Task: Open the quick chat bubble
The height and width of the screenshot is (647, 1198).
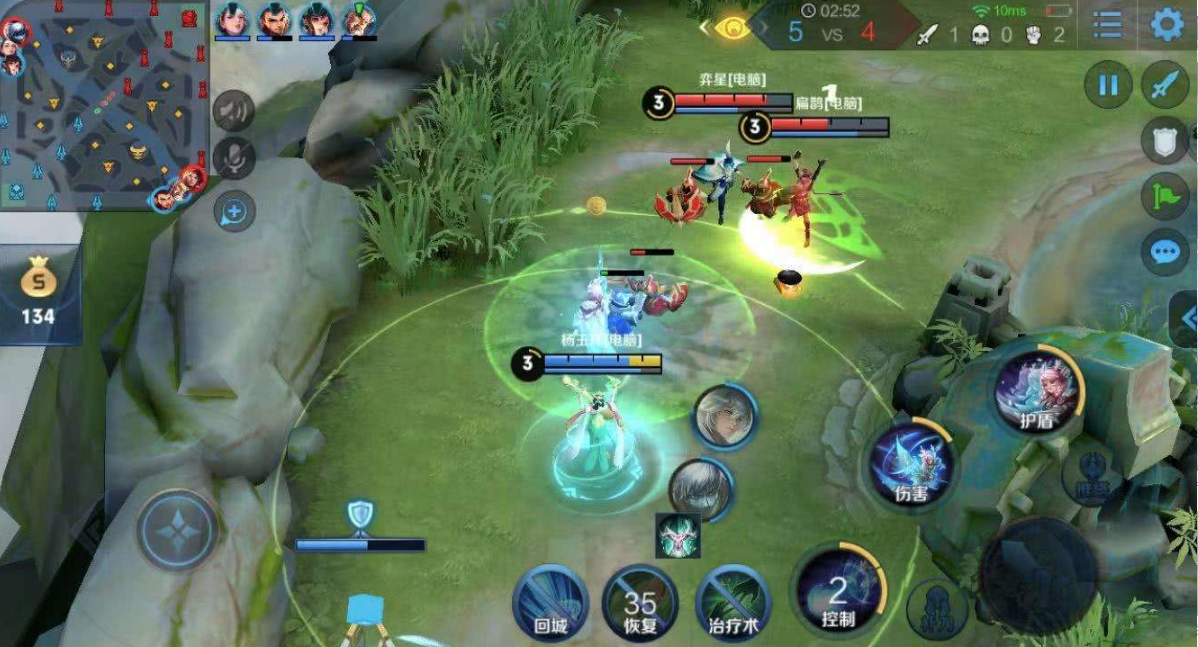Action: pos(1165,251)
